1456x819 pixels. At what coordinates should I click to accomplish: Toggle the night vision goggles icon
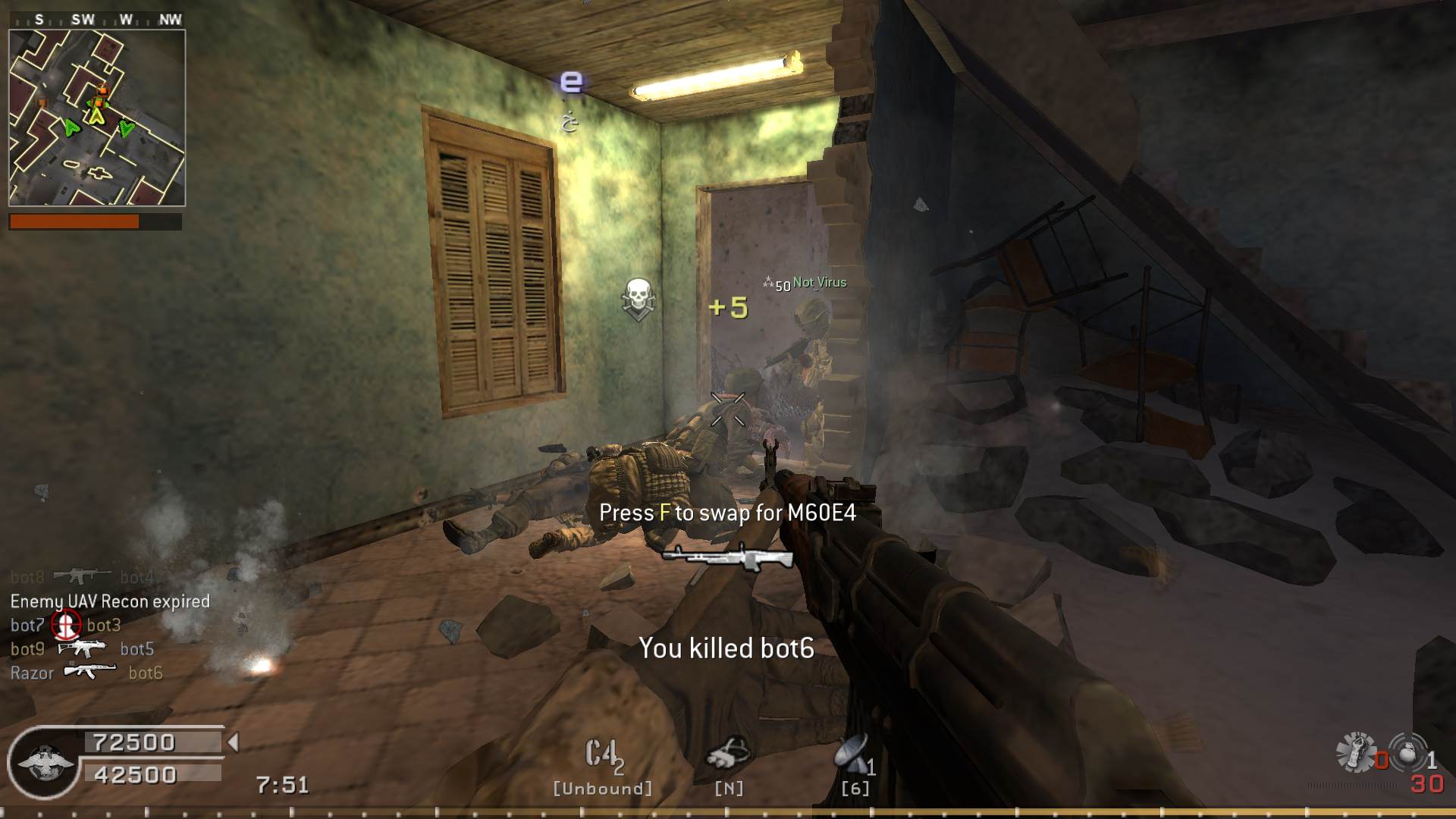tap(728, 752)
